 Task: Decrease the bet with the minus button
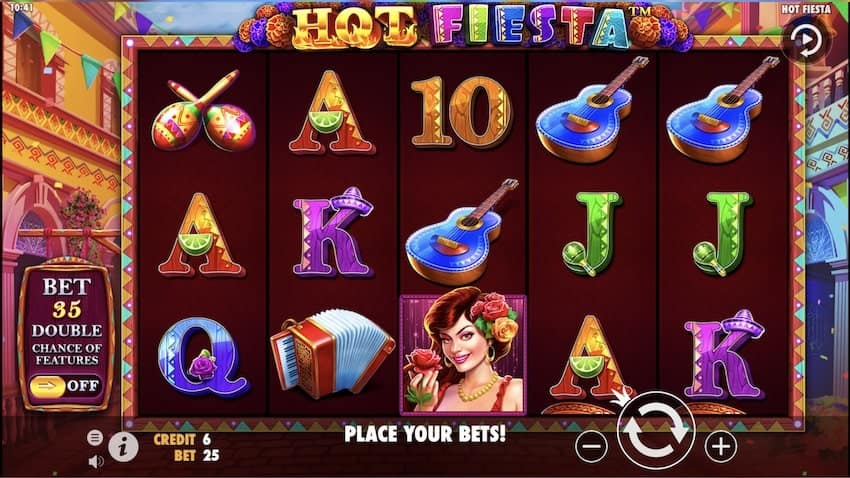[x=592, y=446]
